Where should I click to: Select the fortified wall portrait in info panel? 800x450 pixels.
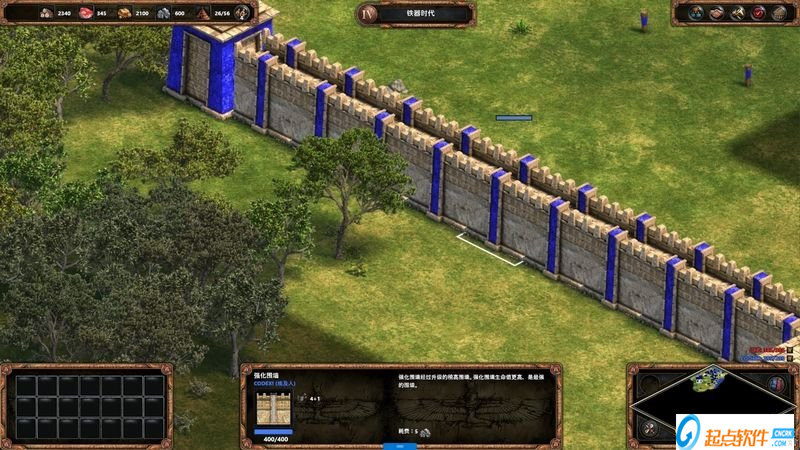[266, 409]
